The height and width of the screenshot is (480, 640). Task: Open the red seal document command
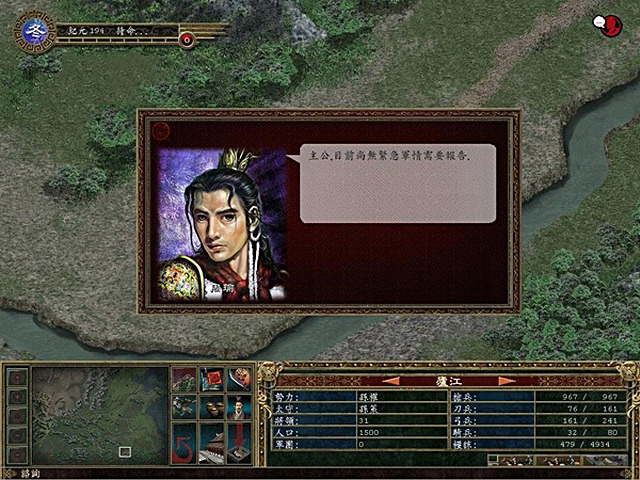[211, 379]
